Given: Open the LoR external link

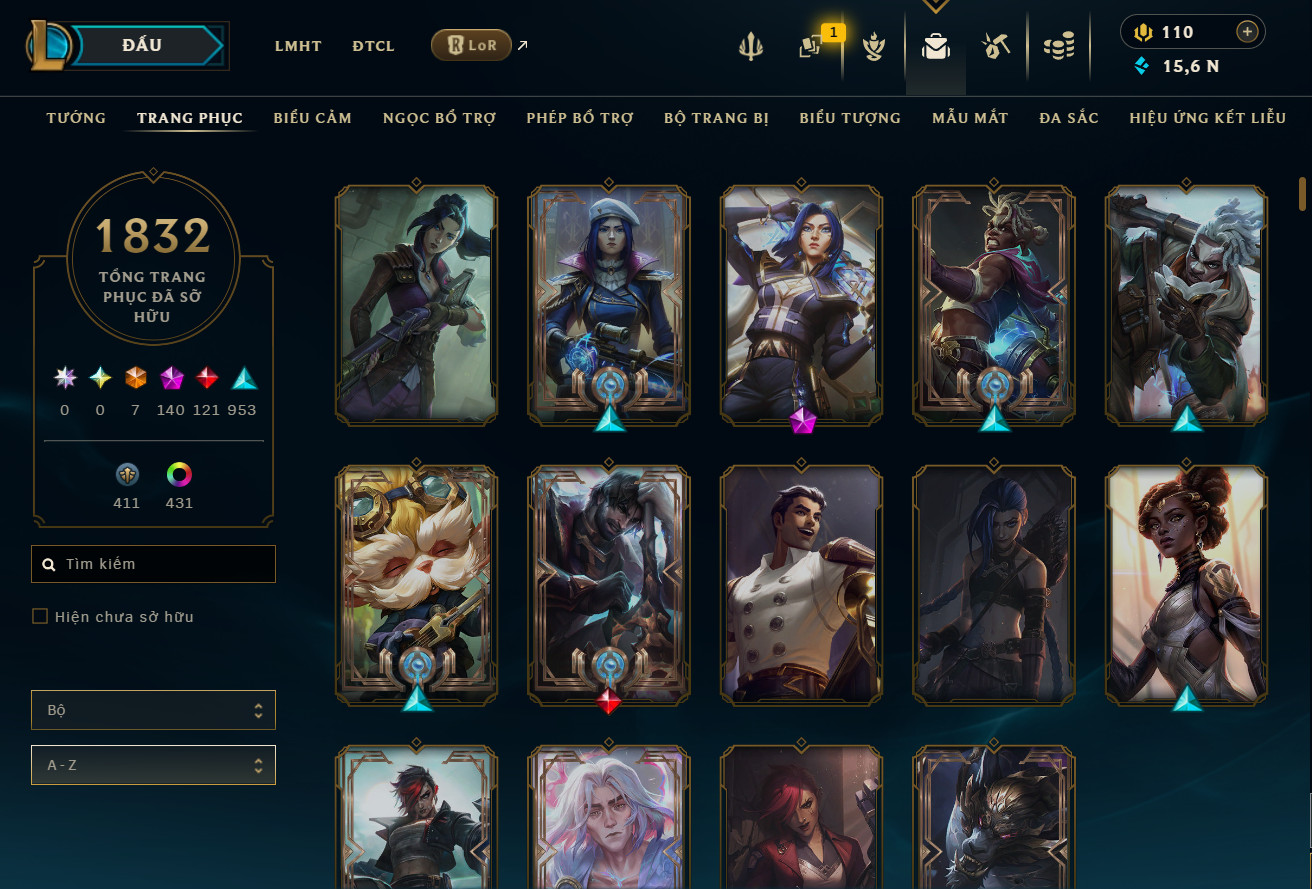Looking at the screenshot, I should pyautogui.click(x=471, y=45).
